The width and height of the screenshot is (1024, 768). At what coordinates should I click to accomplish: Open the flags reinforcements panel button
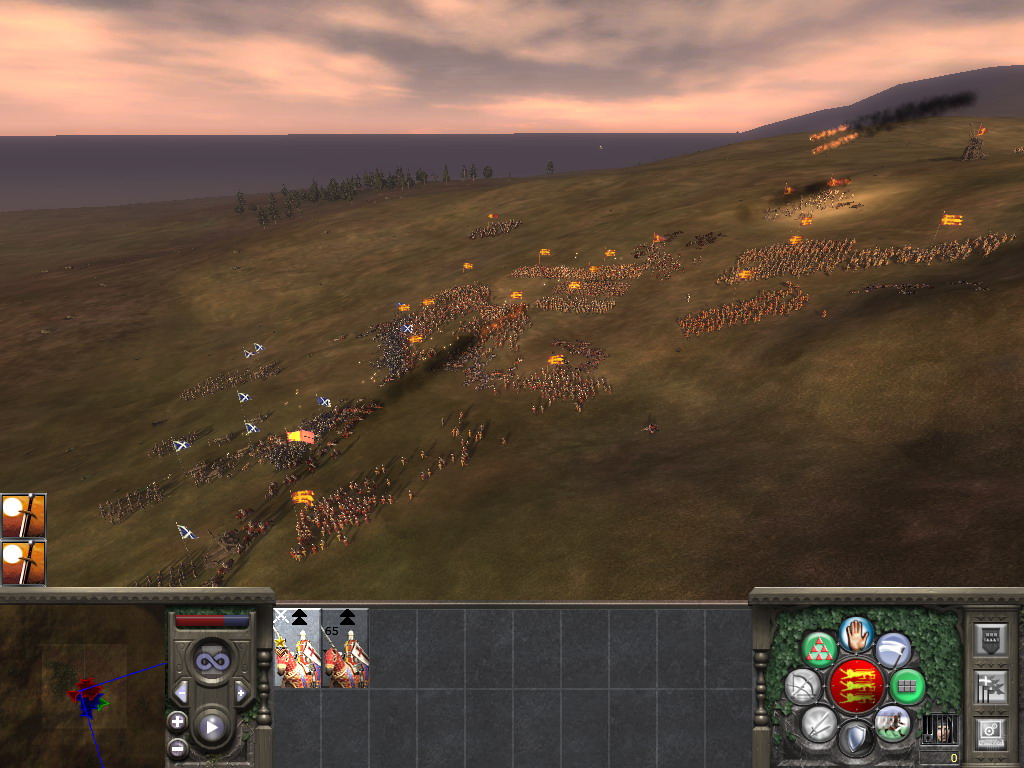tap(990, 687)
